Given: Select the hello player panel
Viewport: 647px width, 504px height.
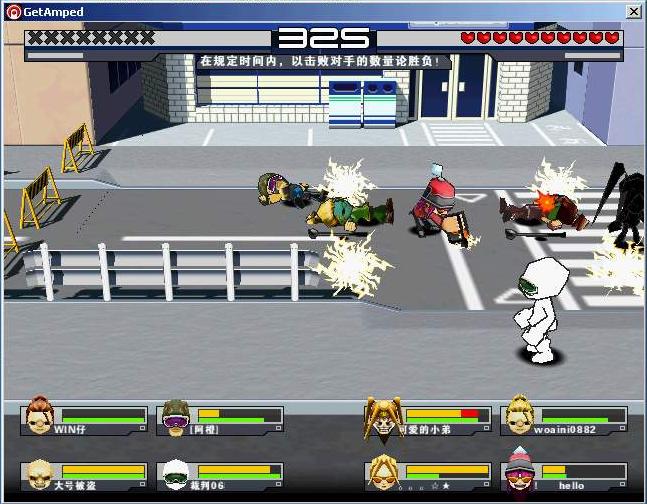Looking at the screenshot, I should 563,475.
